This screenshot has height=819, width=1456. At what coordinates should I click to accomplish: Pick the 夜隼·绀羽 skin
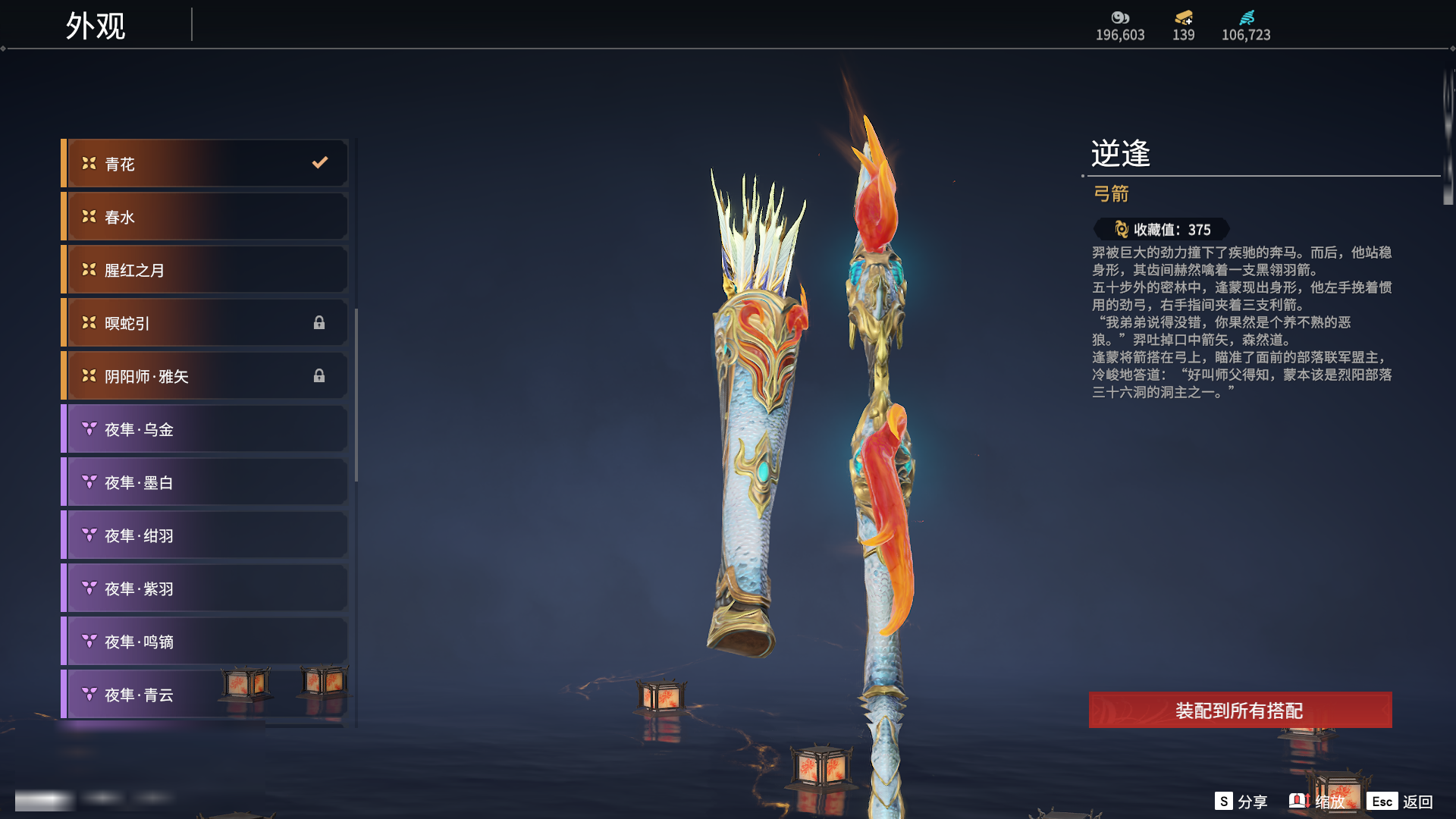[x=205, y=535]
